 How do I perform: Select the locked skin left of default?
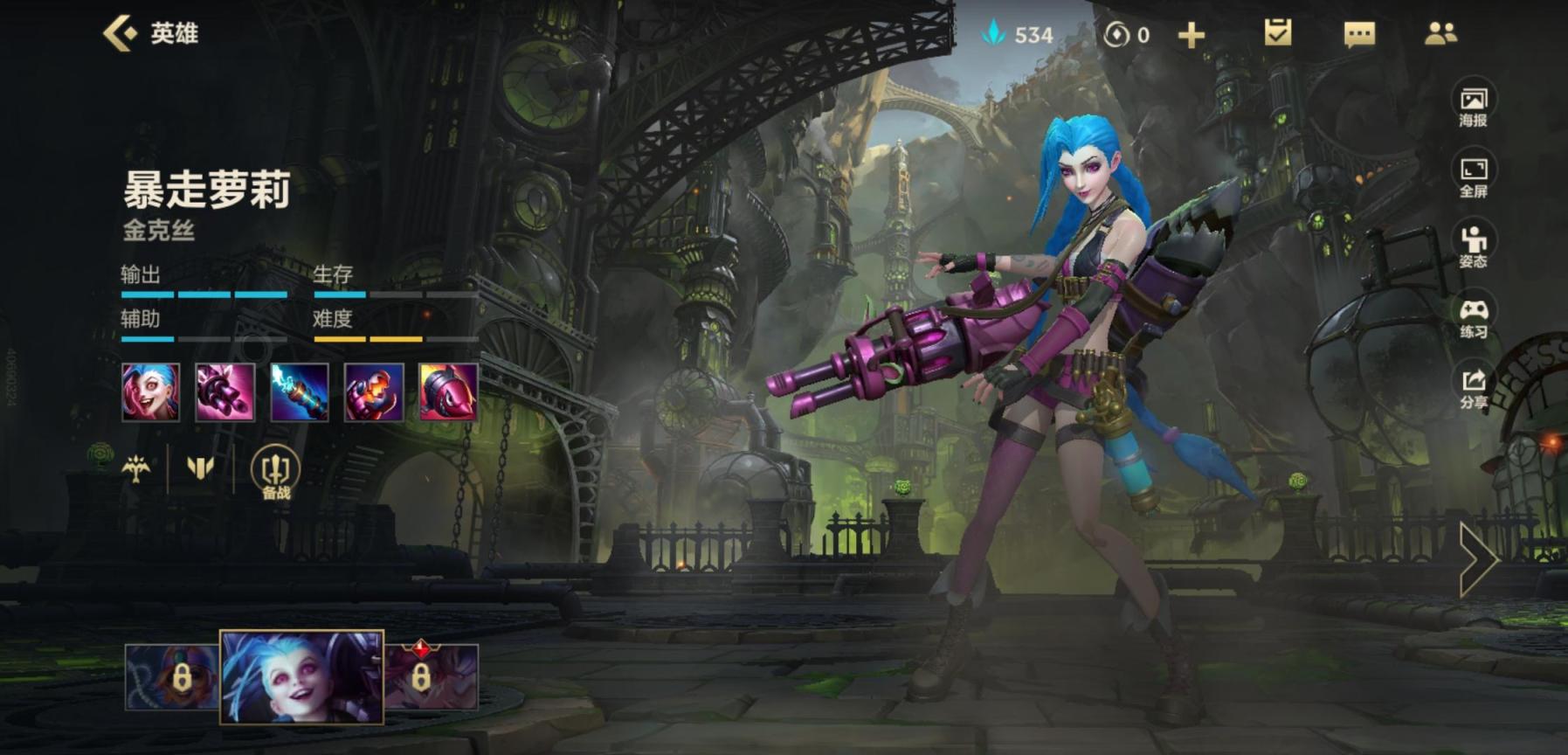pos(172,677)
